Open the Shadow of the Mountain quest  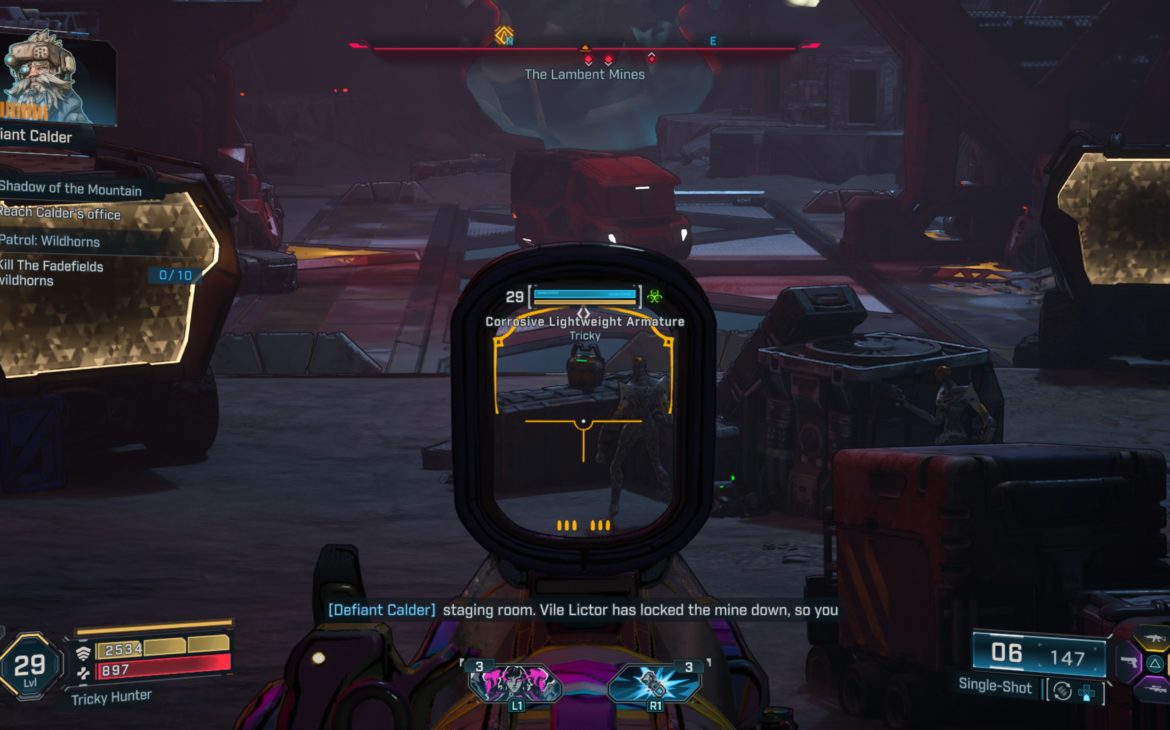coord(72,189)
